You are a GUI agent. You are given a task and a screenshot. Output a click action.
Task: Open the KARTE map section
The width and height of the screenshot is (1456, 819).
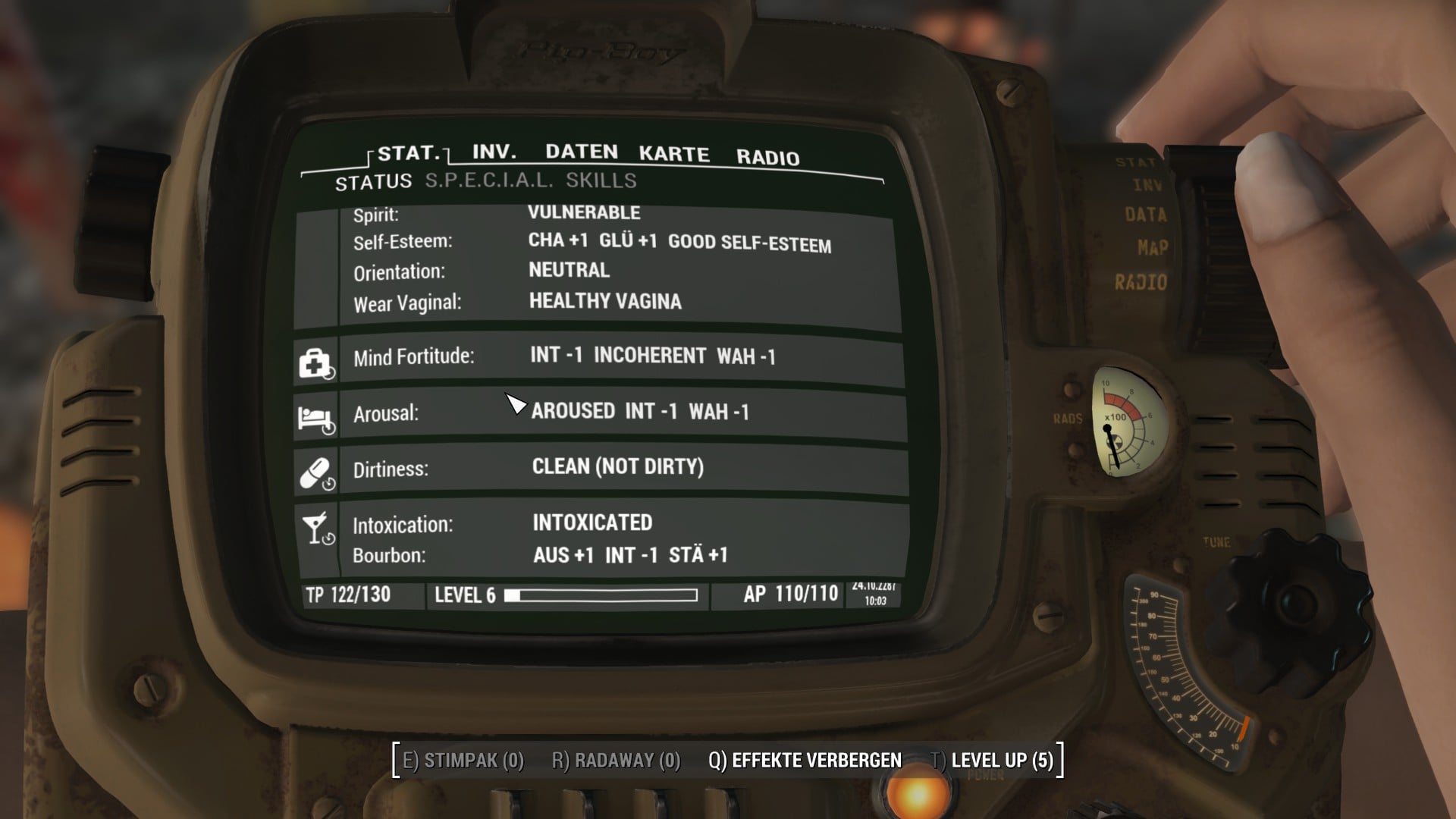coord(673,155)
